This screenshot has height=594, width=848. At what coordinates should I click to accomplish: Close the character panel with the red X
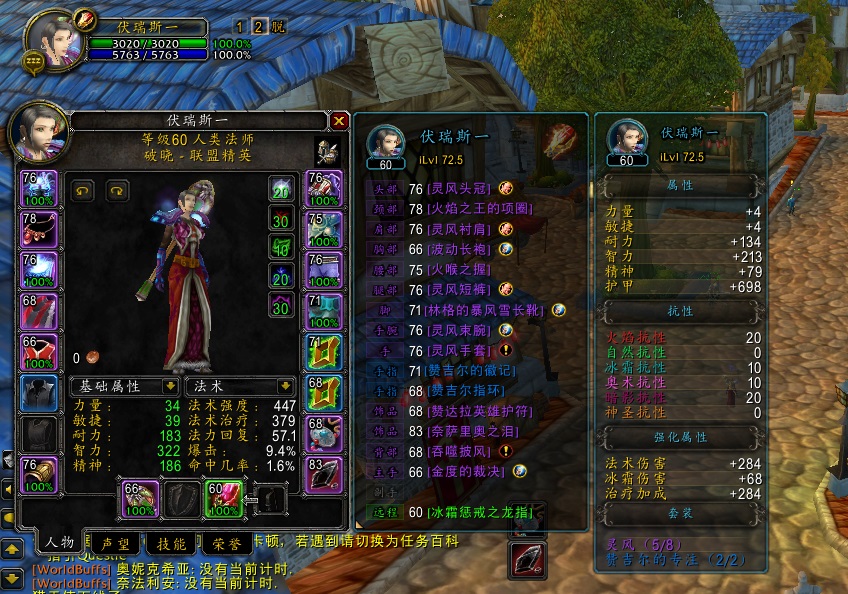tap(339, 121)
